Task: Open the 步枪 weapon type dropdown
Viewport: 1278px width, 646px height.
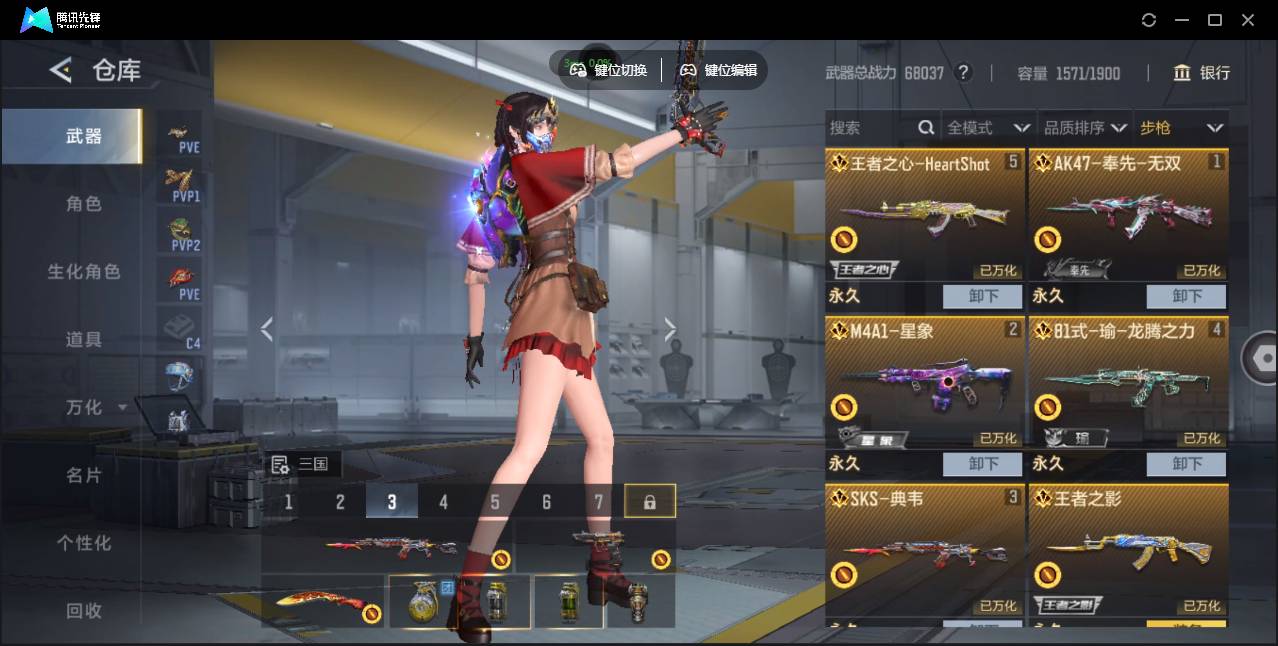Action: pos(1180,128)
